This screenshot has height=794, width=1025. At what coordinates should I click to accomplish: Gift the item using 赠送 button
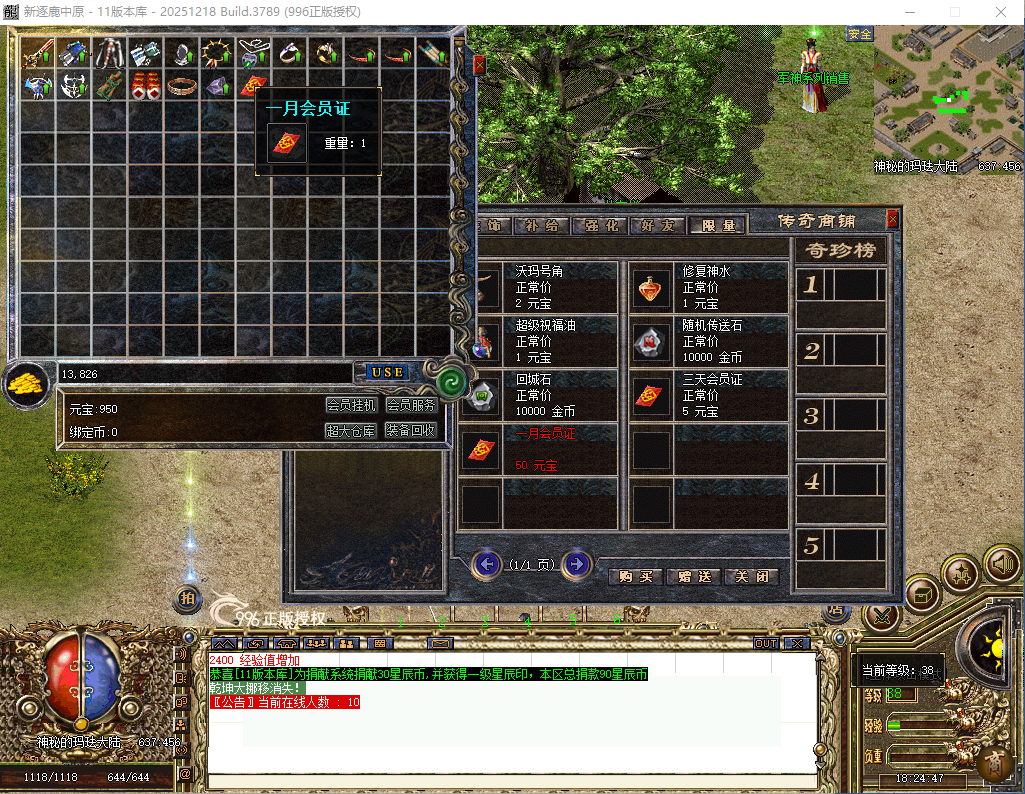point(693,577)
